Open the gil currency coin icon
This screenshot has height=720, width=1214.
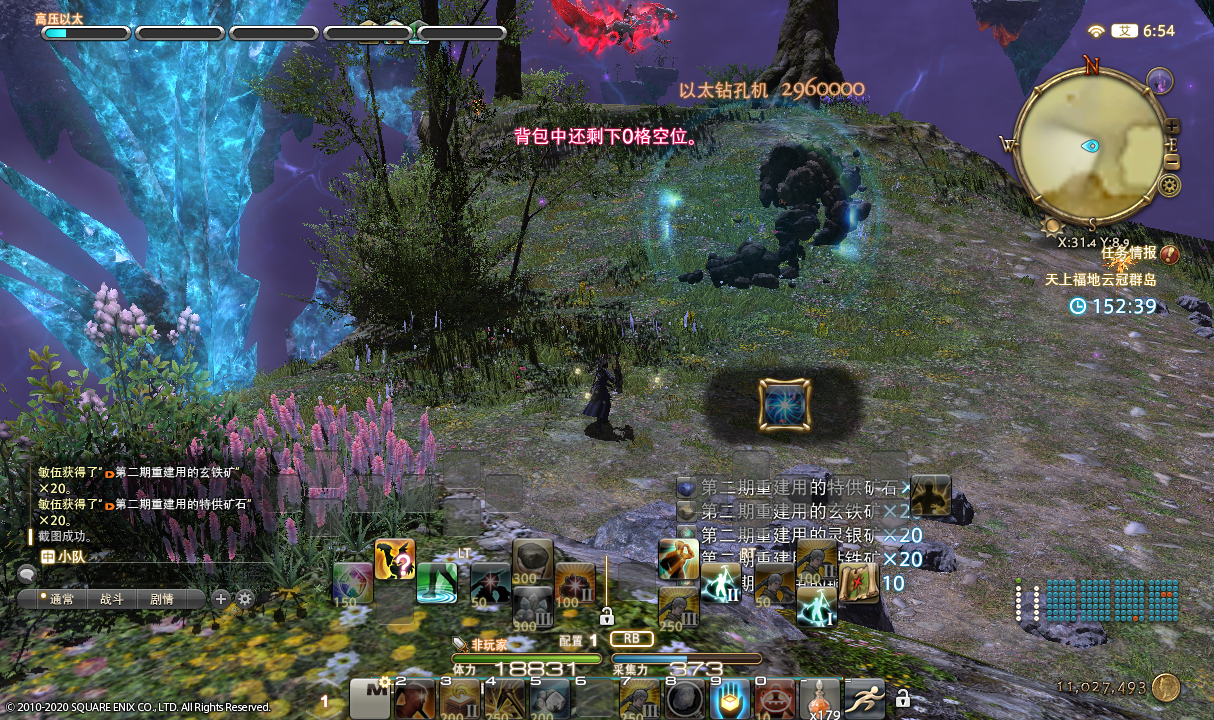[1165, 687]
